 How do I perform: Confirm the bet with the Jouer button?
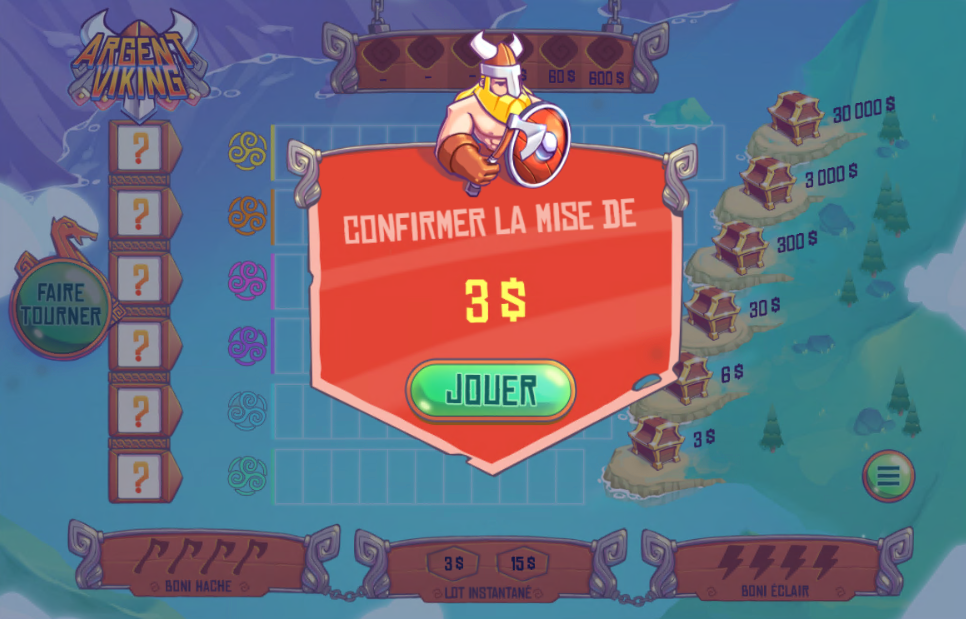[490, 390]
